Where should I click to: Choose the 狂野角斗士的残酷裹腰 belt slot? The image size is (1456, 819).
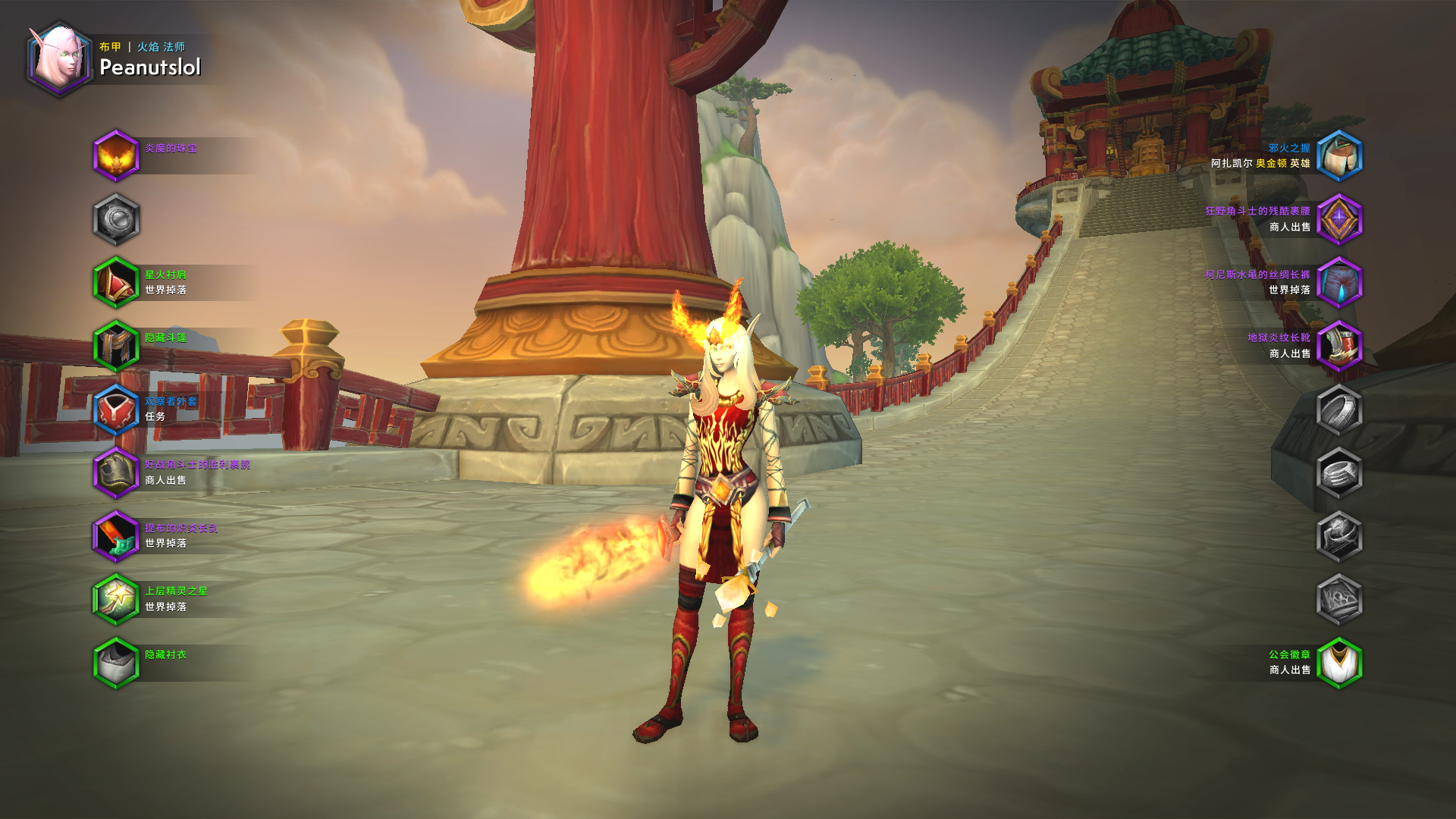(1339, 220)
